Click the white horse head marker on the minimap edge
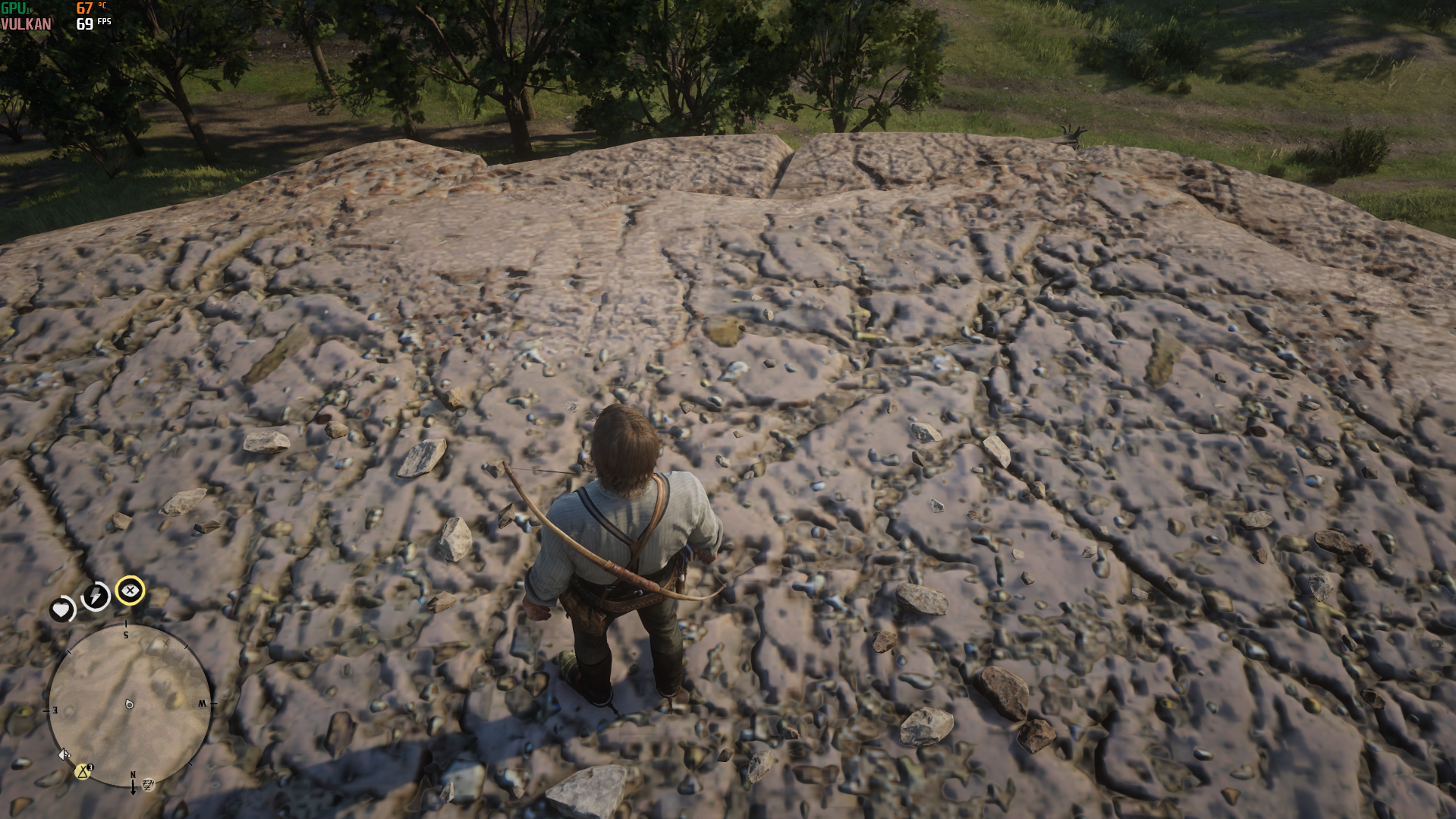Screen dimensions: 1456x819 64,754
